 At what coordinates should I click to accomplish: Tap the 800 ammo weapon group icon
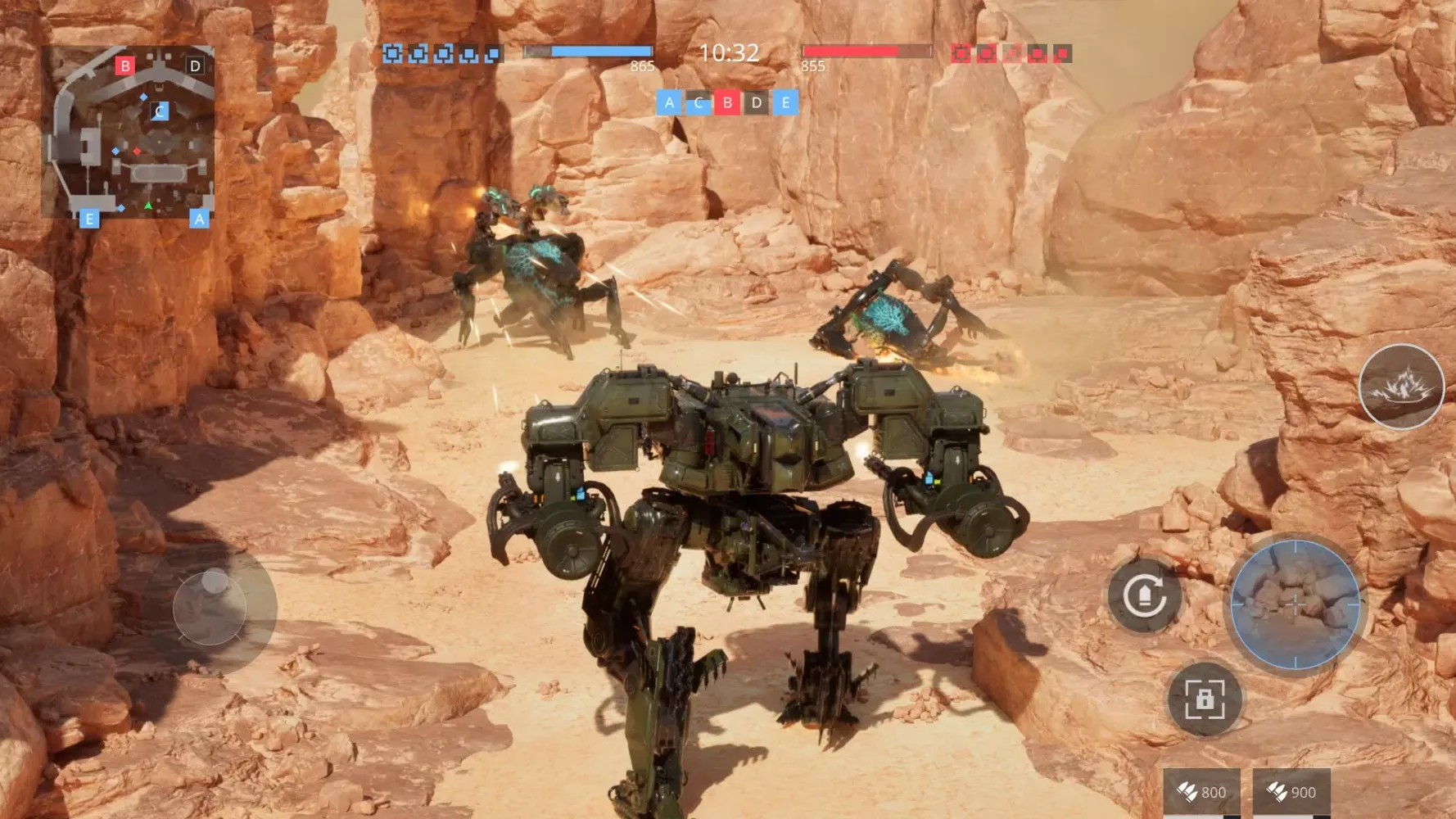pyautogui.click(x=1201, y=792)
